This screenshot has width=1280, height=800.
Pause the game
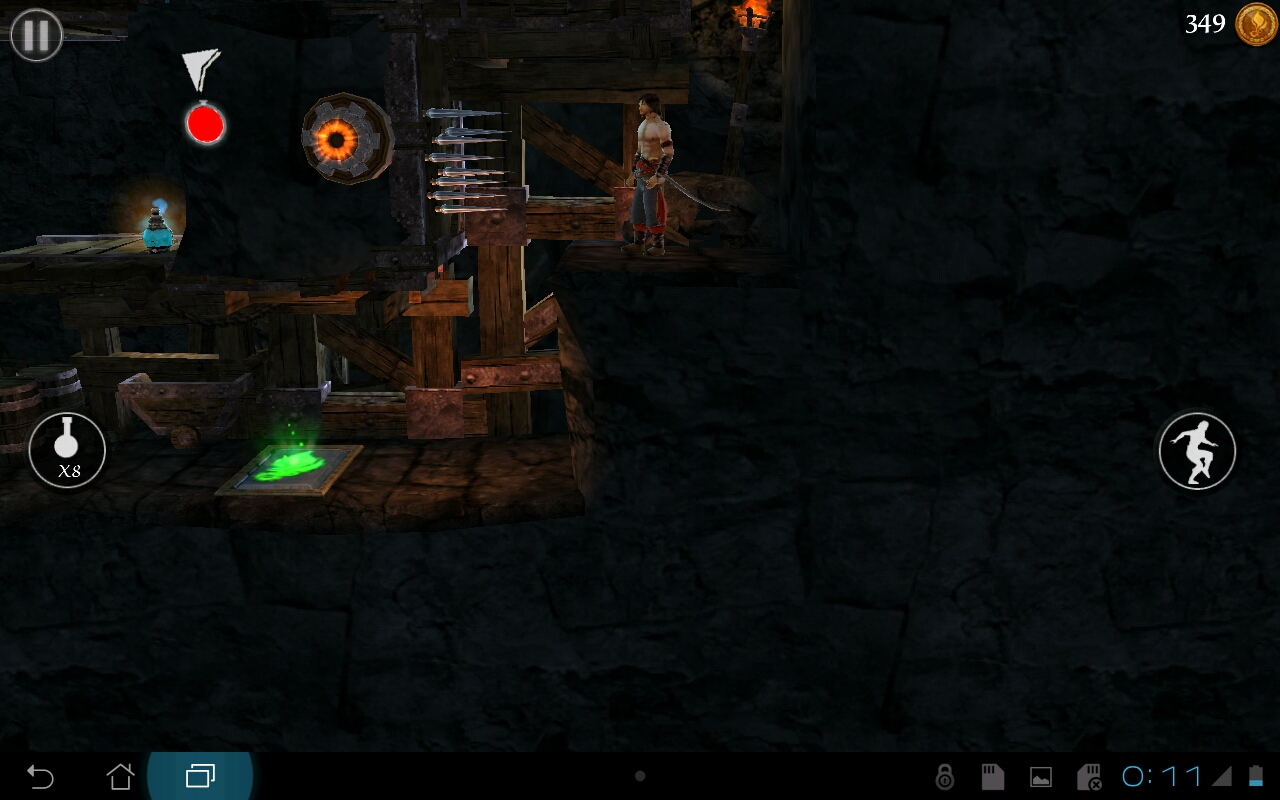[36, 36]
